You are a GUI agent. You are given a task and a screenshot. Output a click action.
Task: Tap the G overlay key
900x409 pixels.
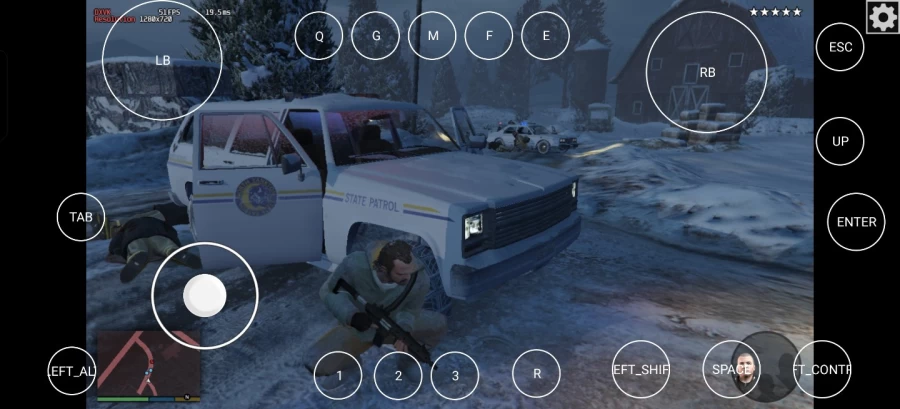(377, 36)
